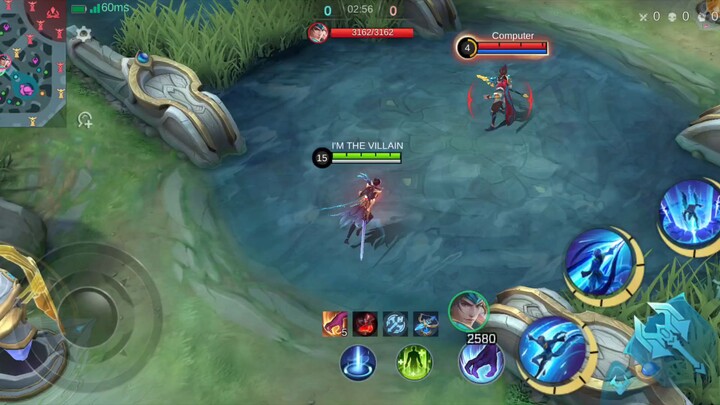Open the minimap
This screenshot has width=720, height=405.
(32, 63)
